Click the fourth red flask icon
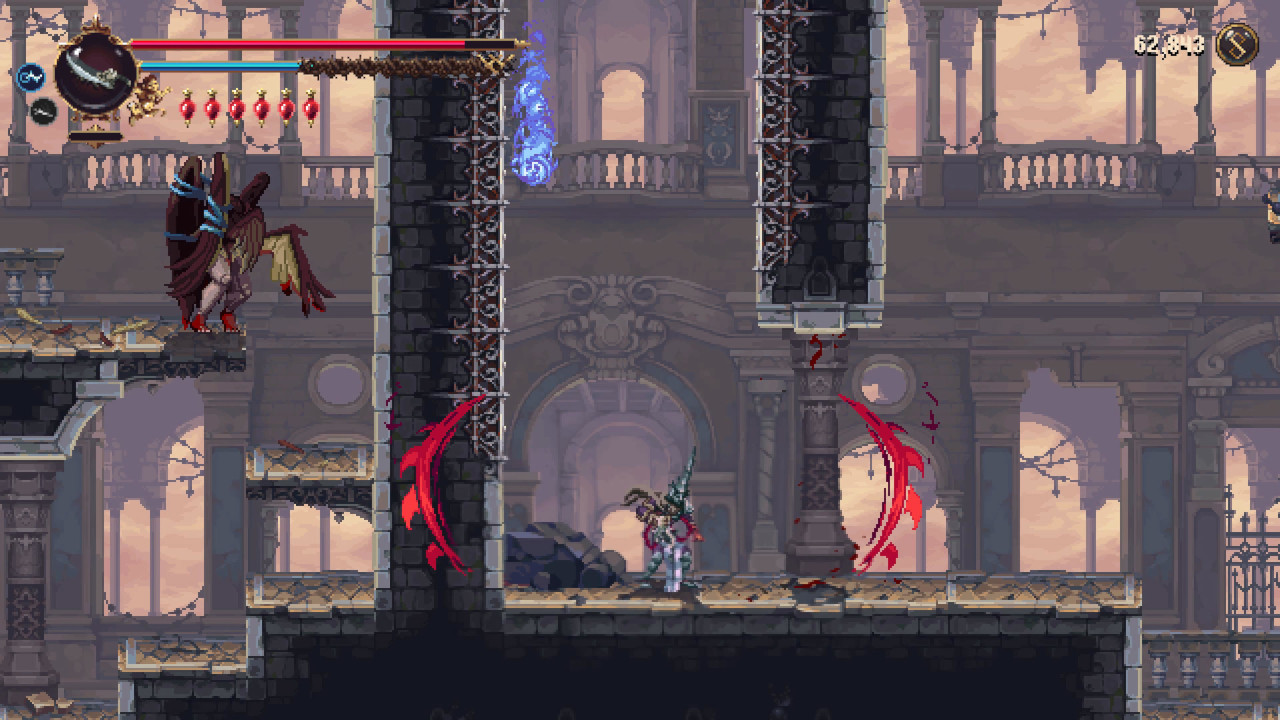Screen dimensions: 1280x720 point(260,105)
